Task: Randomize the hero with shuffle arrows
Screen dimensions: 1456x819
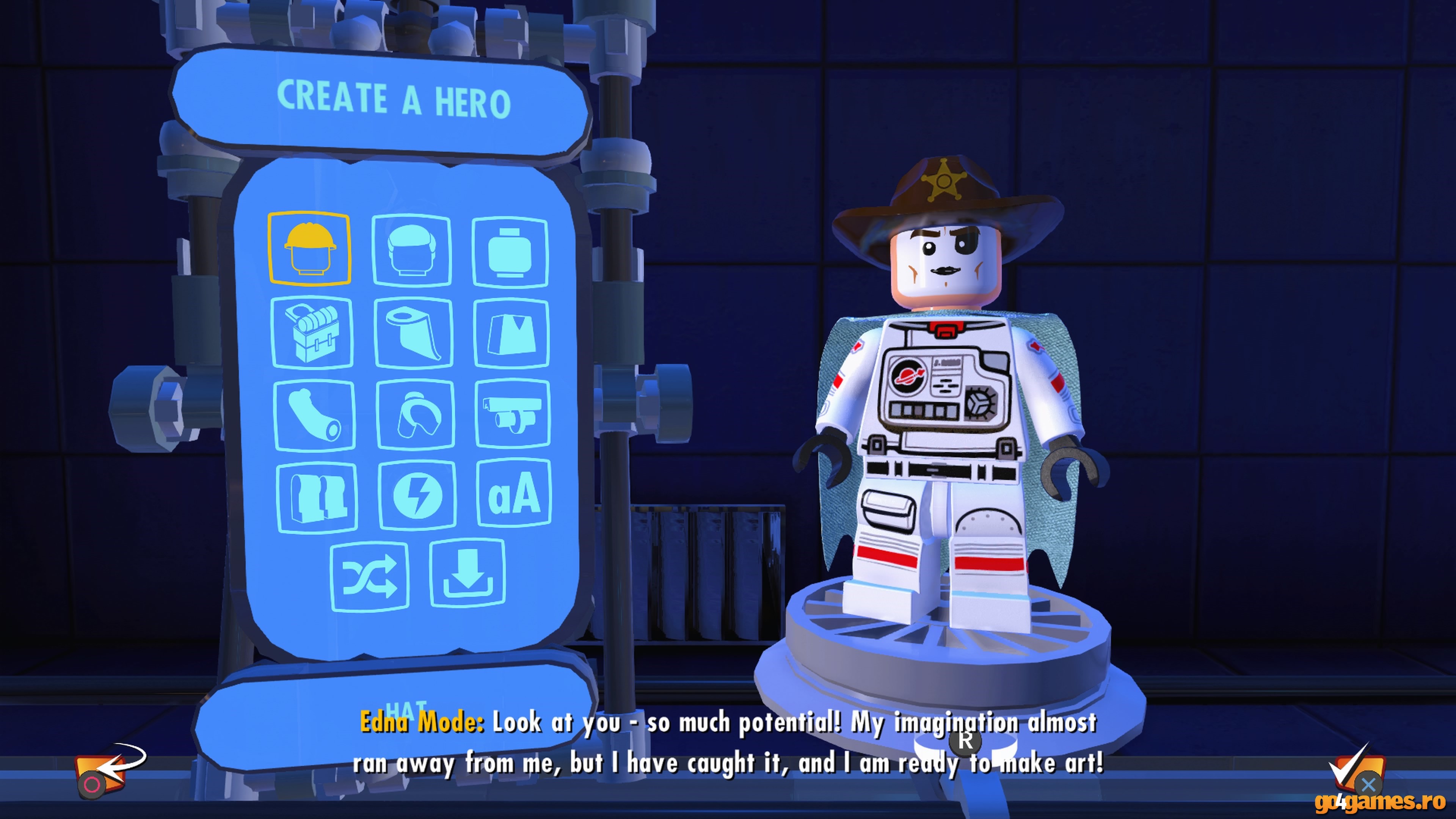Action: tap(370, 576)
